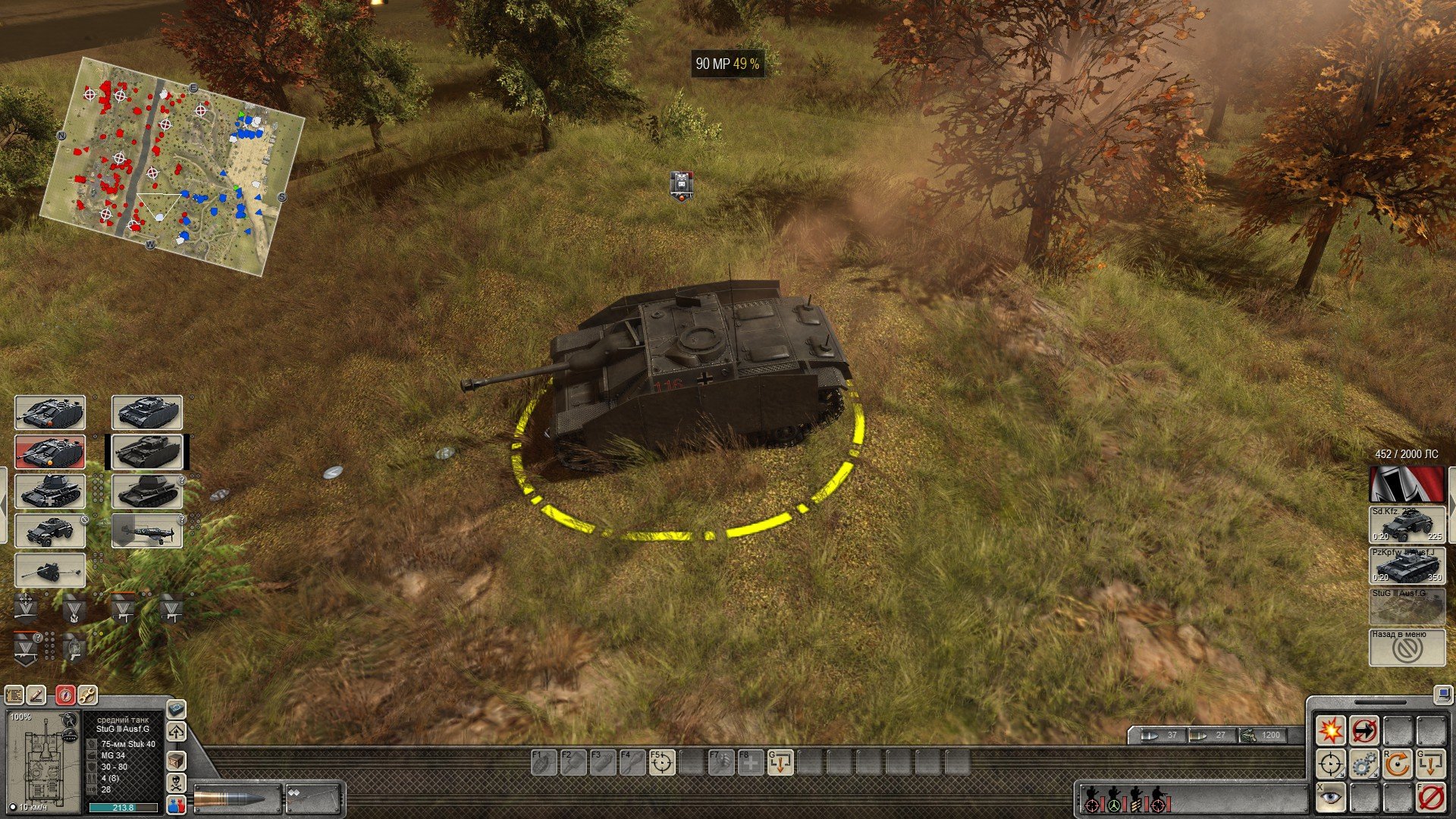The height and width of the screenshot is (819, 1456).
Task: Select the armor-piercing shell slot
Action: click(x=237, y=799)
